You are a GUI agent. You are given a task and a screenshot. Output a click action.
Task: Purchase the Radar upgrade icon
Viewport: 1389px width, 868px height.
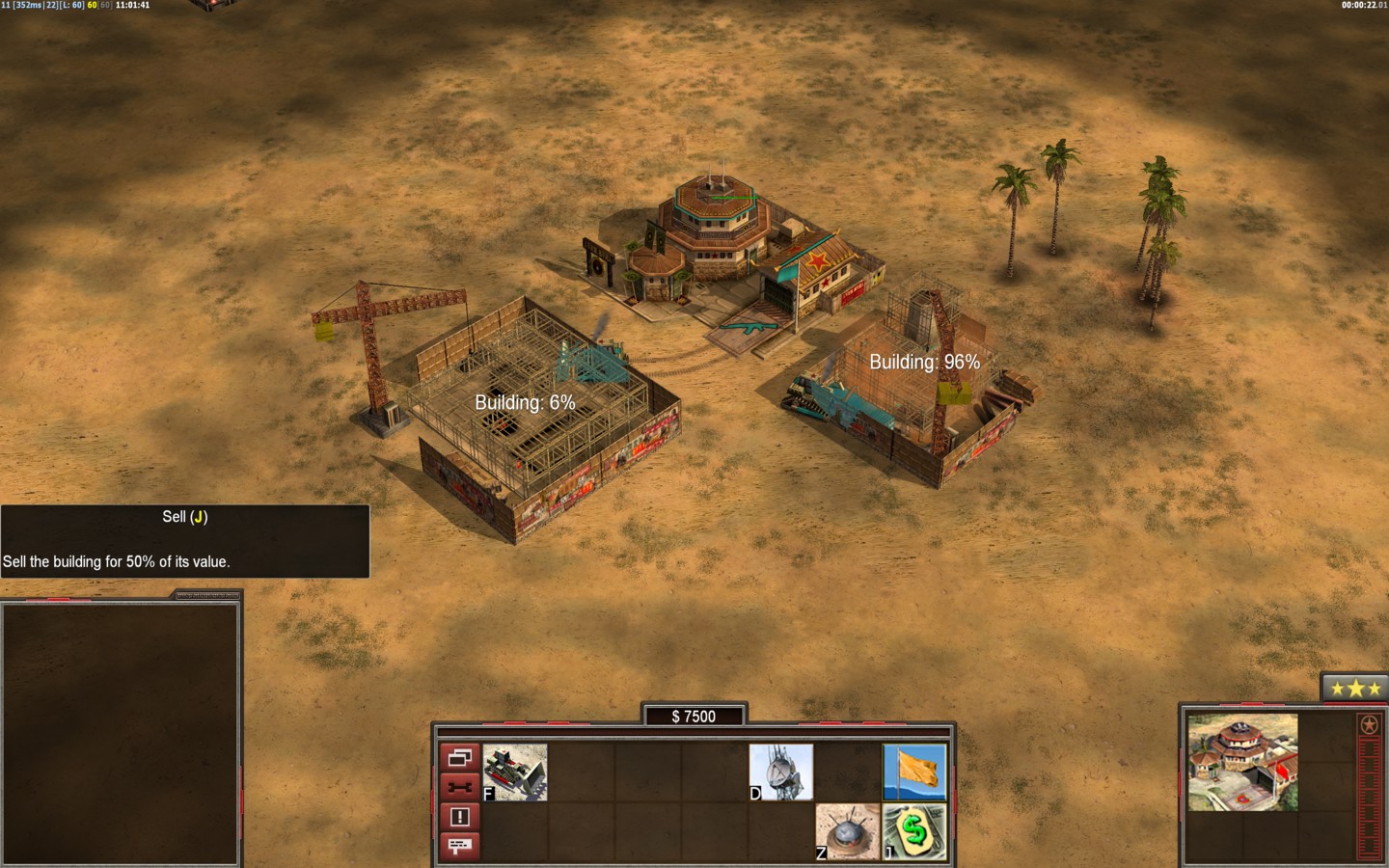tap(781, 772)
